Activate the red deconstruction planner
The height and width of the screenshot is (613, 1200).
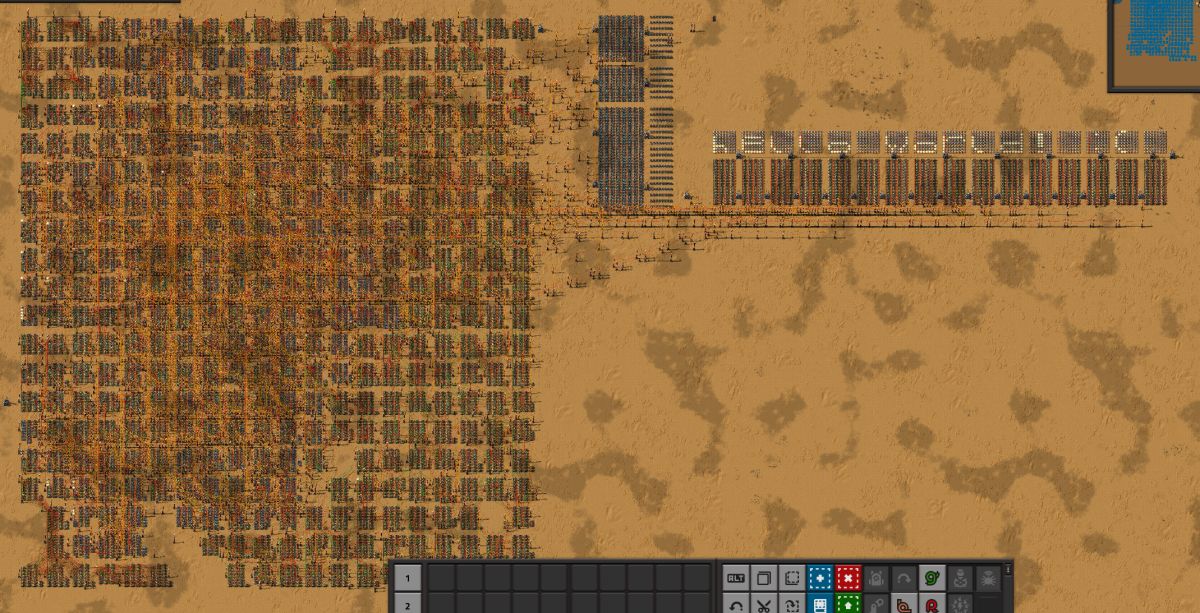pyautogui.click(x=848, y=578)
